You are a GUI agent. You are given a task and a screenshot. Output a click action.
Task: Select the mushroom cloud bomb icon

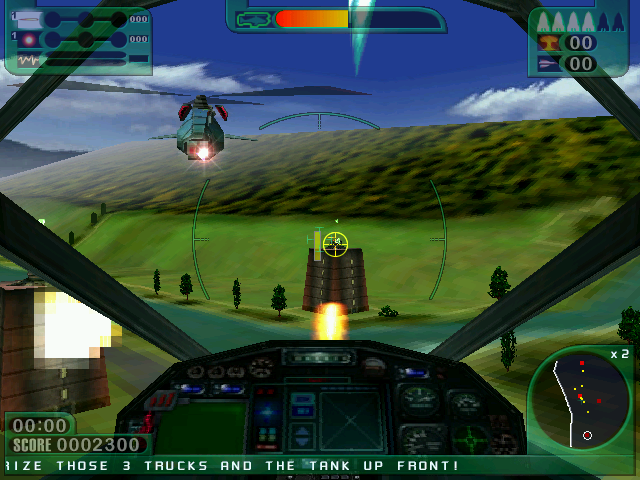tap(549, 43)
